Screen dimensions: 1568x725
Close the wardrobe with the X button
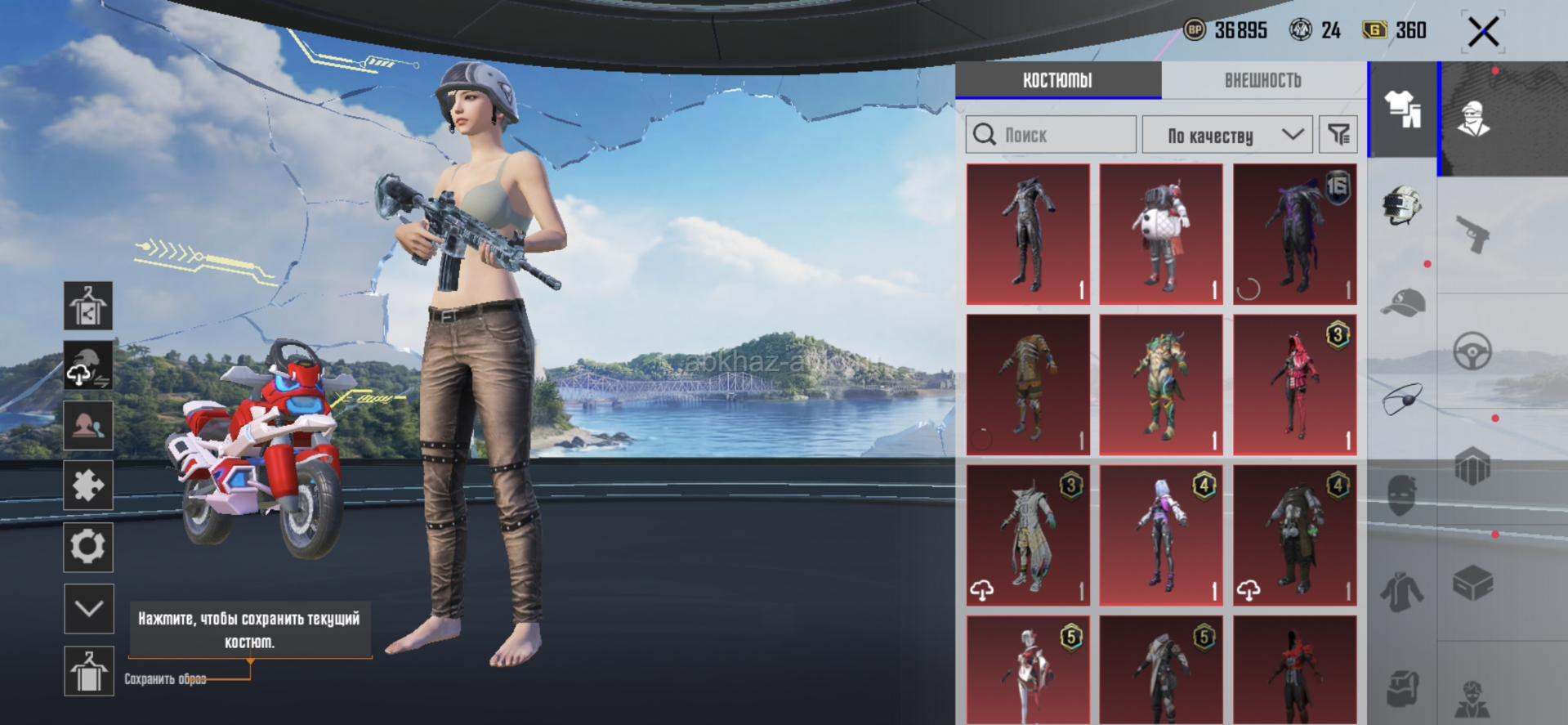(1483, 33)
